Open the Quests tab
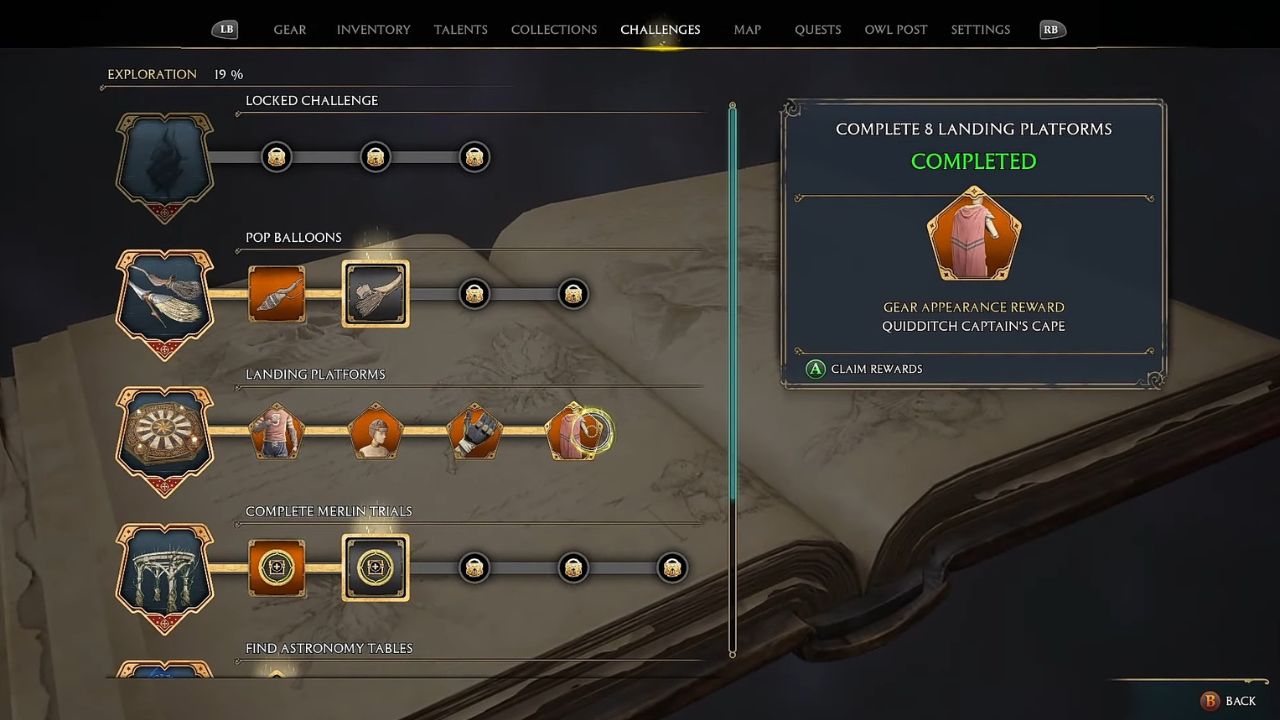Viewport: 1280px width, 720px height. click(818, 30)
